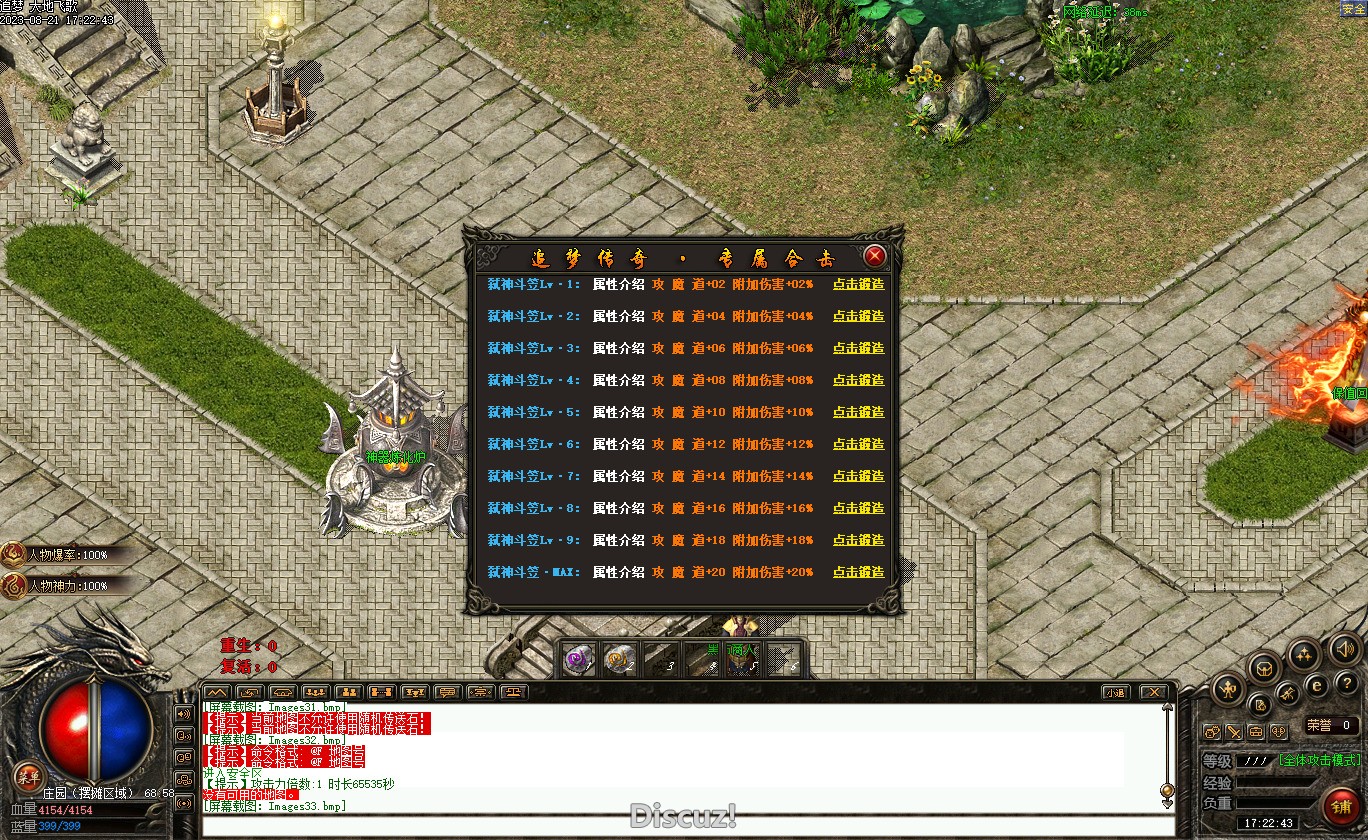Forge the 弑神斗笠·MAX with 点击锻造
The height and width of the screenshot is (840, 1368).
(x=858, y=572)
